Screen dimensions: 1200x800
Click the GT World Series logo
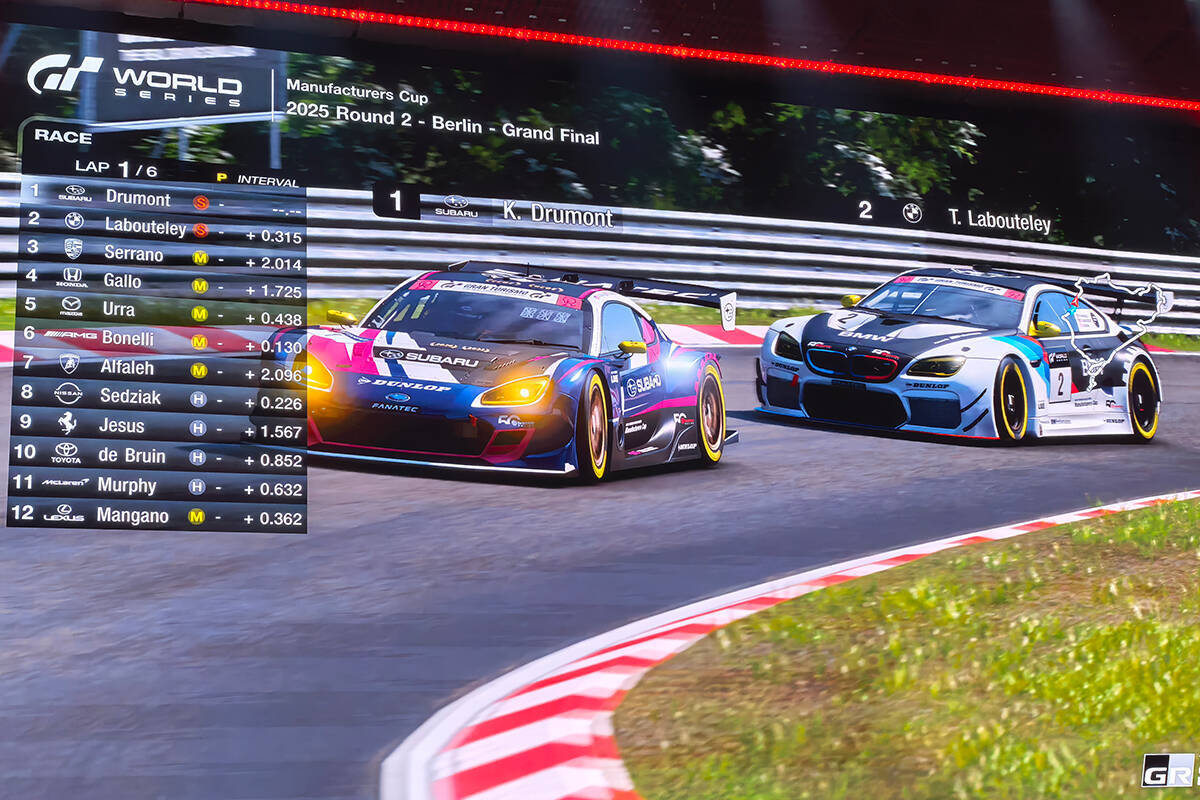(135, 78)
